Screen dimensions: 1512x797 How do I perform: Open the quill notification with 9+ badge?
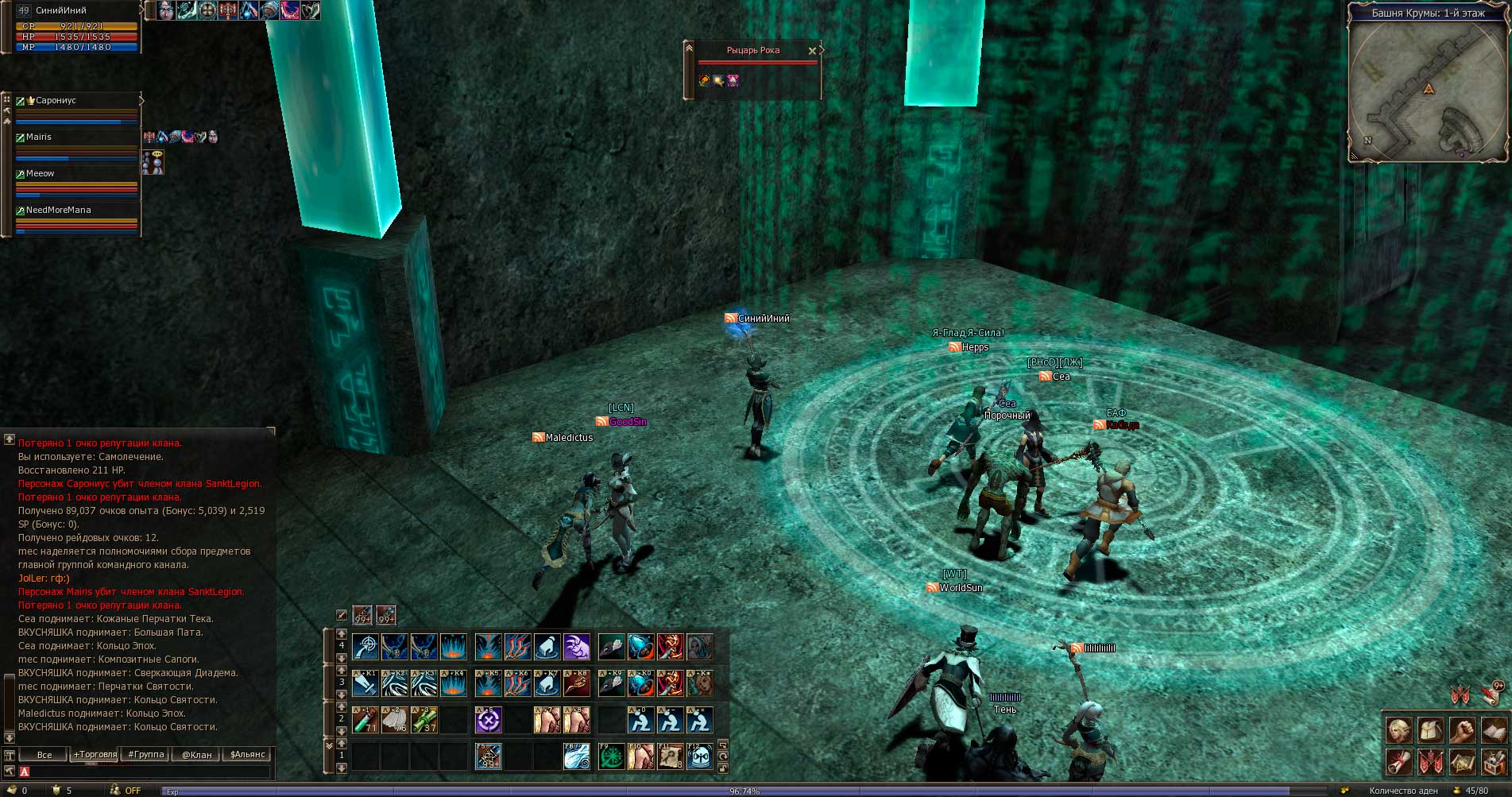(1491, 694)
